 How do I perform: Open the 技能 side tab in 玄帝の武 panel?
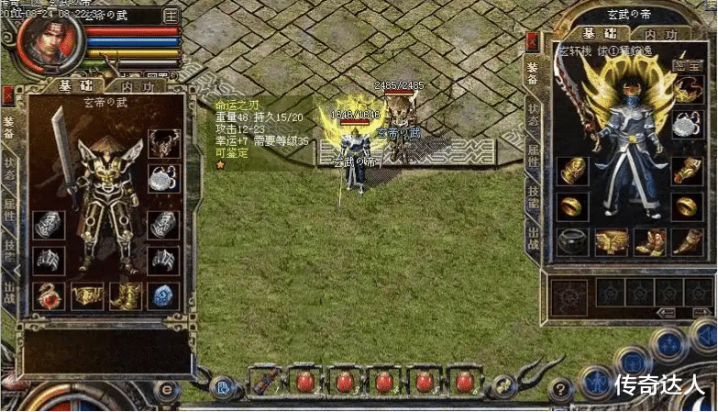point(9,250)
